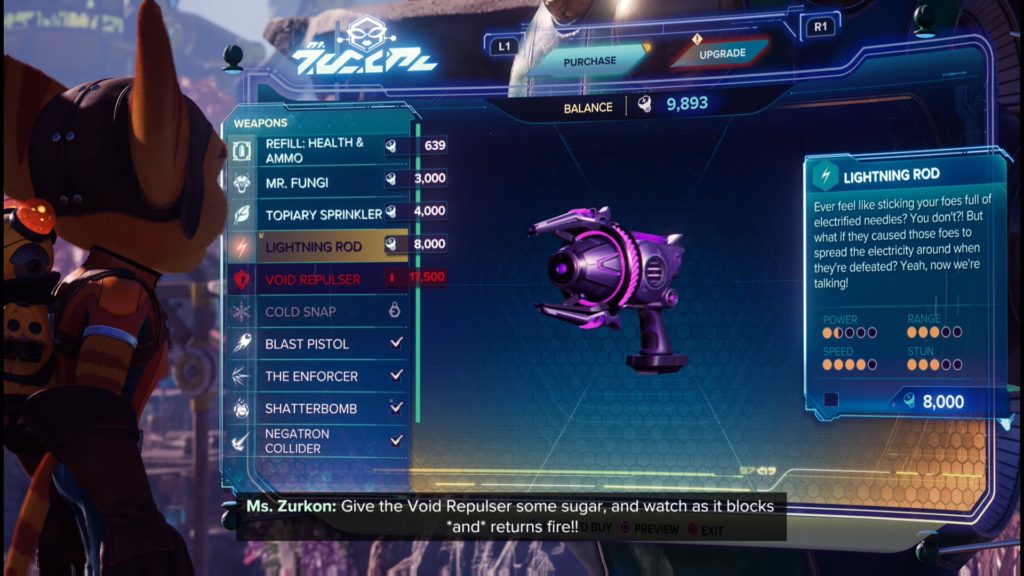Select the Negatron Collider entry
The width and height of the screenshot is (1024, 576).
click(x=318, y=441)
